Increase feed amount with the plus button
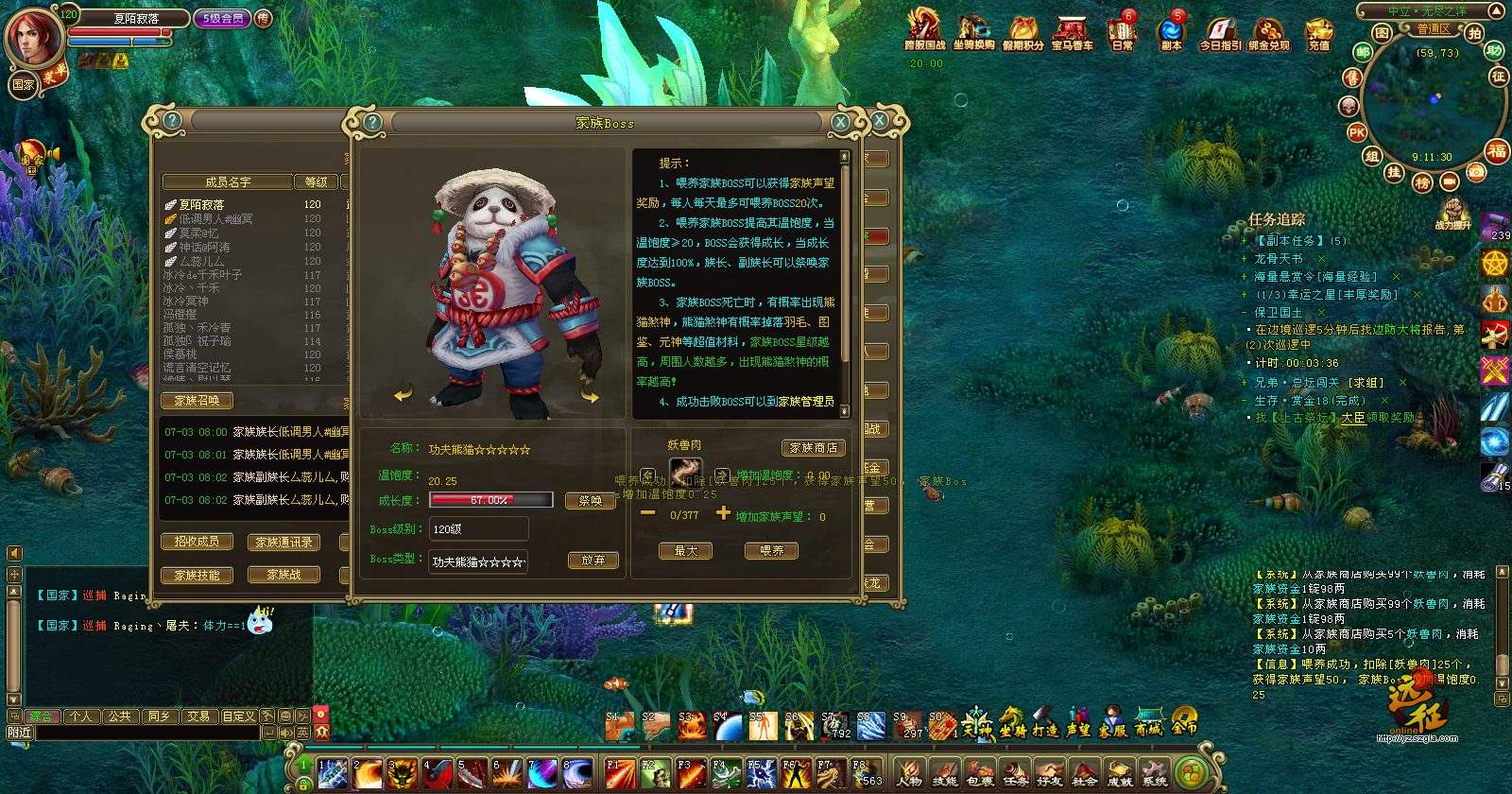Image resolution: width=1512 pixels, height=794 pixels. pyautogui.click(x=723, y=513)
